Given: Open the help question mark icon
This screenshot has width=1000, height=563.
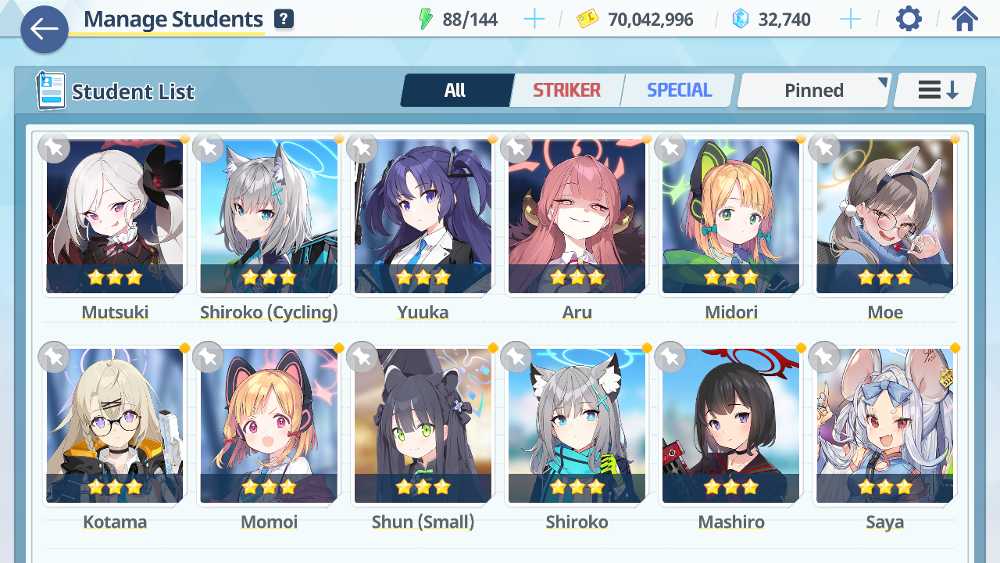Looking at the screenshot, I should tap(284, 19).
